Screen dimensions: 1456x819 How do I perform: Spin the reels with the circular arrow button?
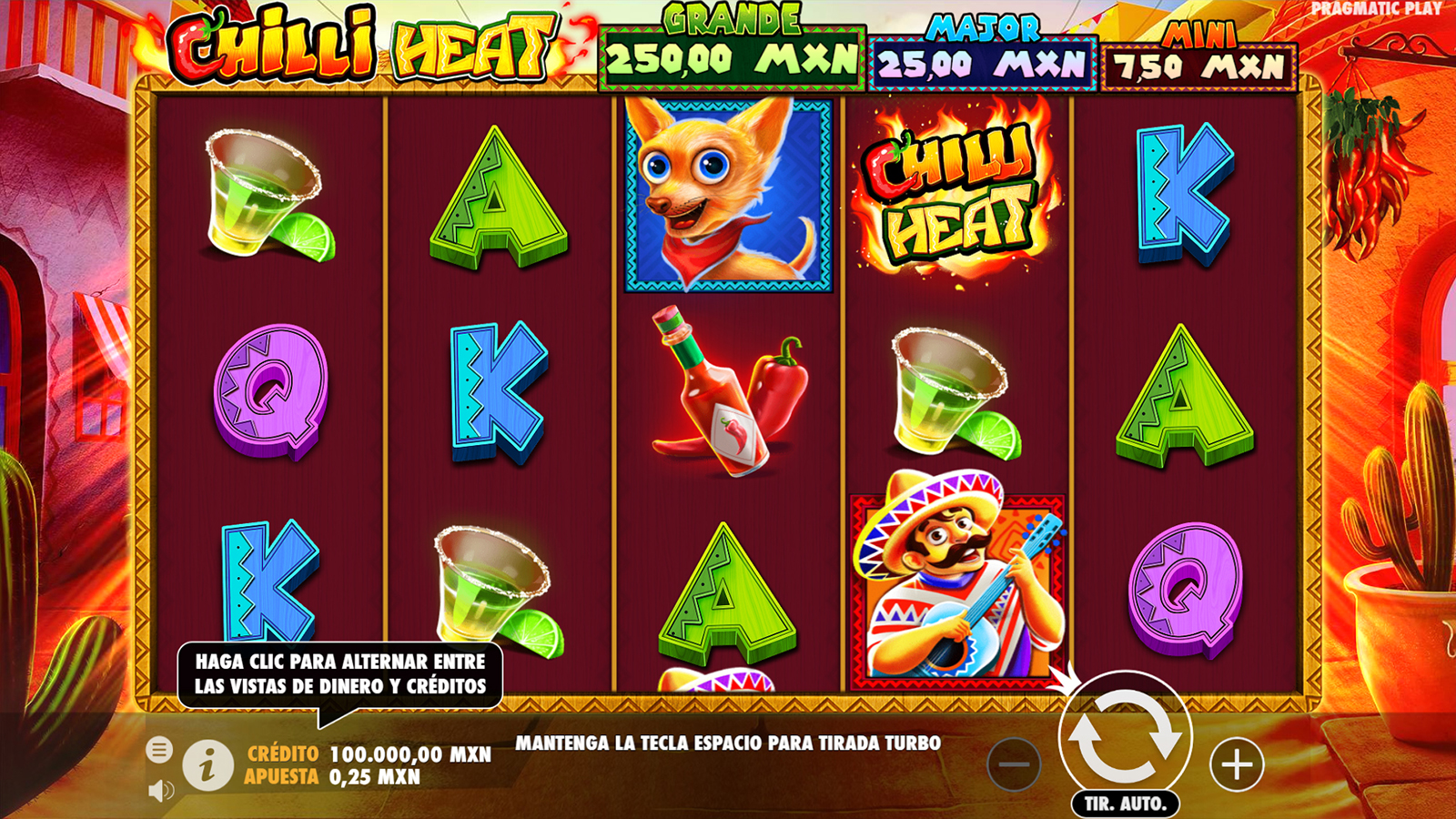pos(1125,736)
